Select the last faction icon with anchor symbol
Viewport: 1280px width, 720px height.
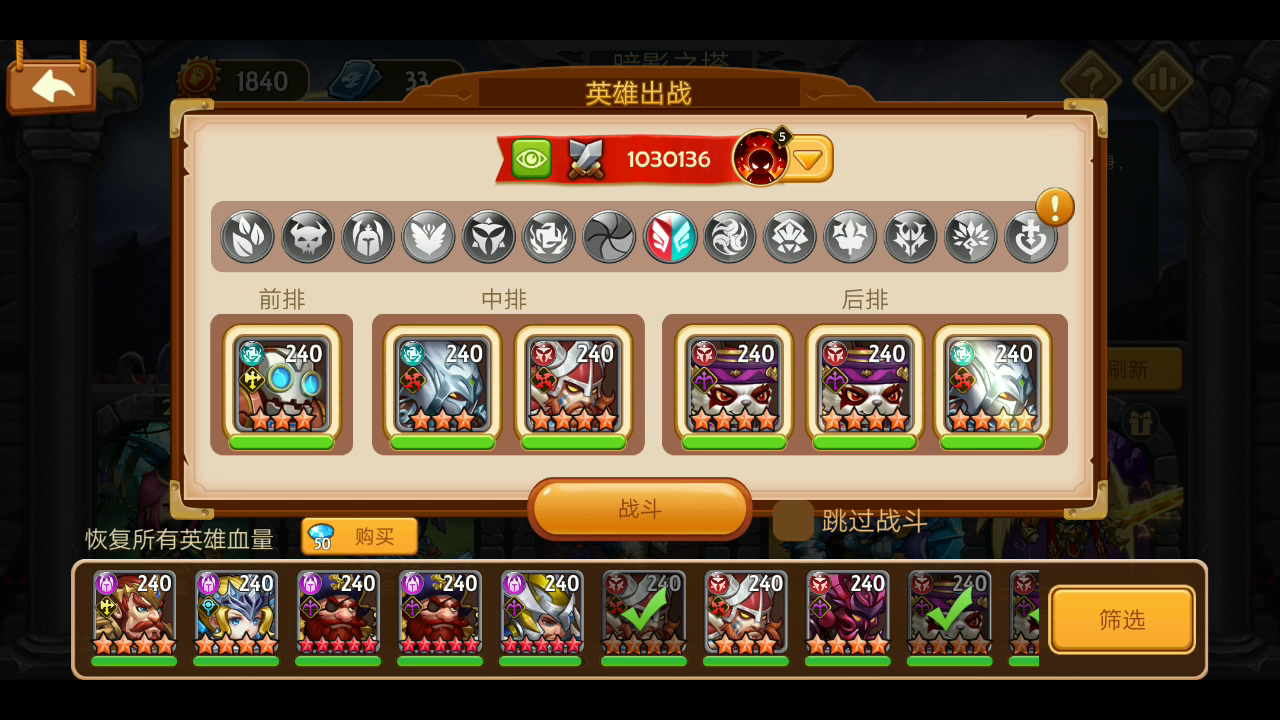(x=1031, y=237)
